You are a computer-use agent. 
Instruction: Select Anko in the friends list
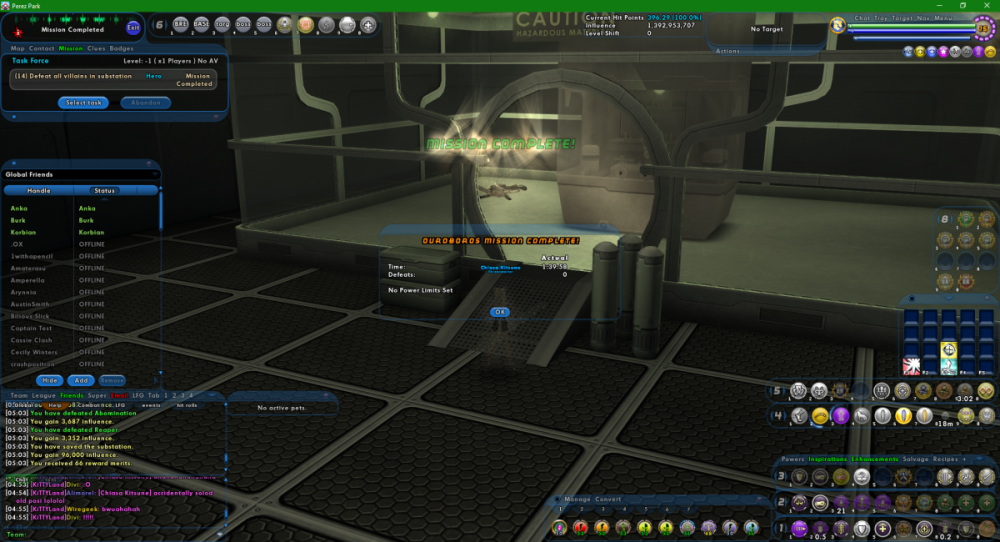(x=19, y=208)
